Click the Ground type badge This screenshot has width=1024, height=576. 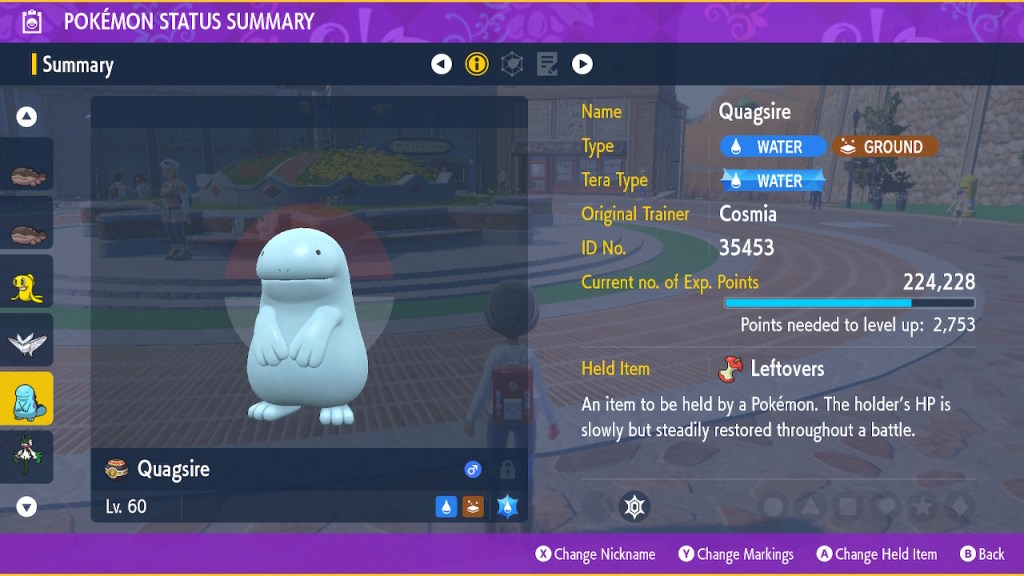tap(884, 147)
